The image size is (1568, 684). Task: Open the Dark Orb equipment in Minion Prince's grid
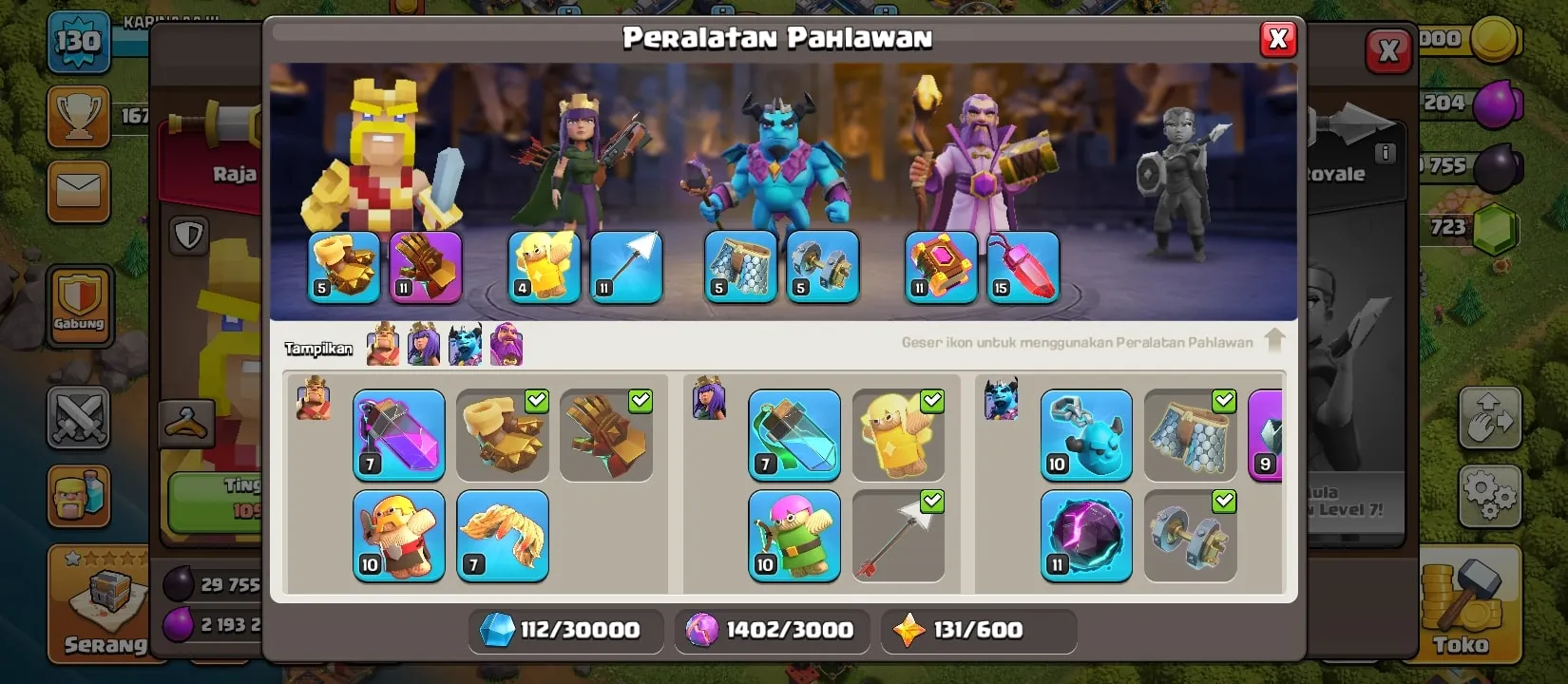click(1086, 537)
